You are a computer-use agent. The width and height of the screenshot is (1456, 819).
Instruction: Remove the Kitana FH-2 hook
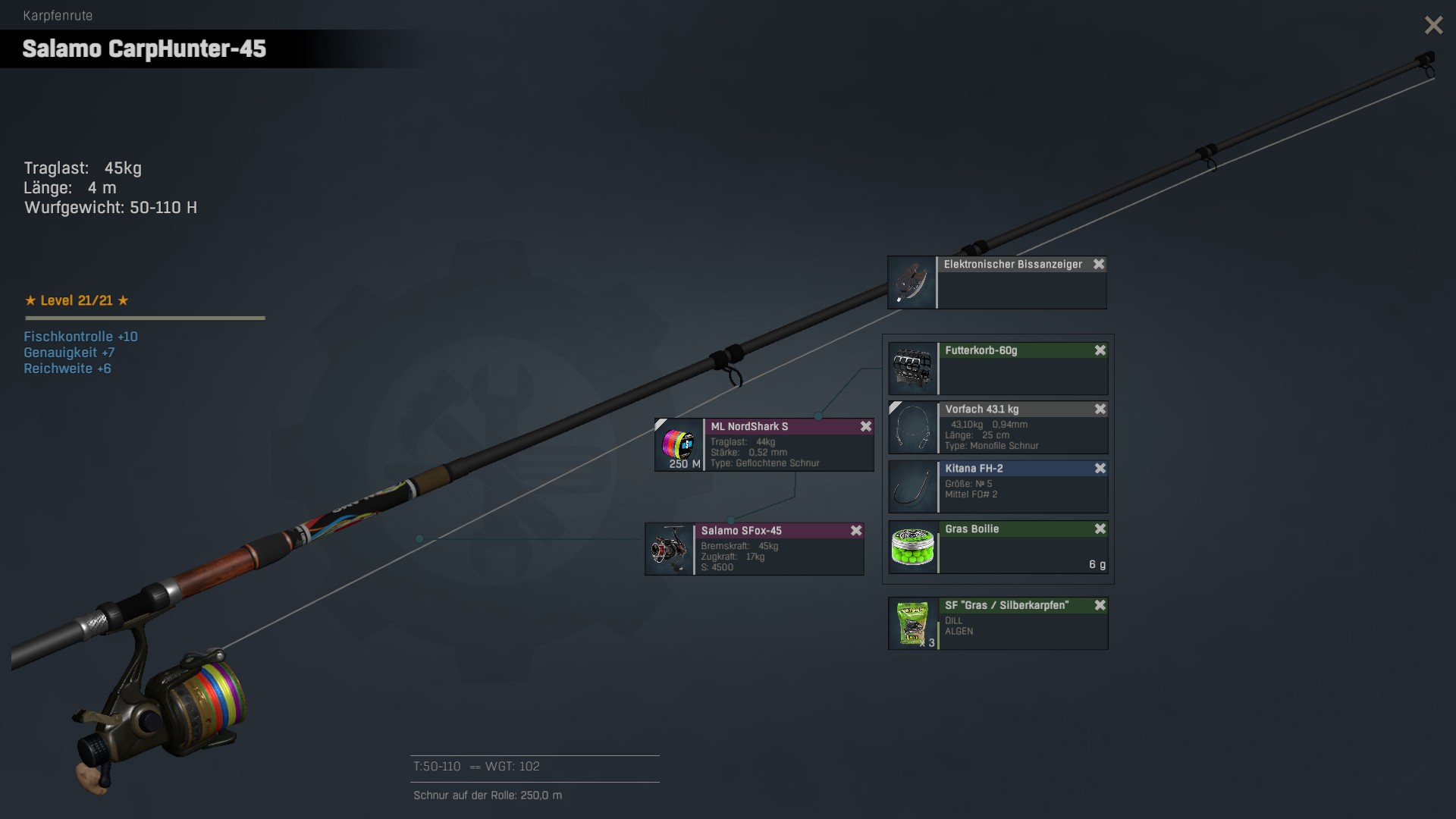[1100, 469]
